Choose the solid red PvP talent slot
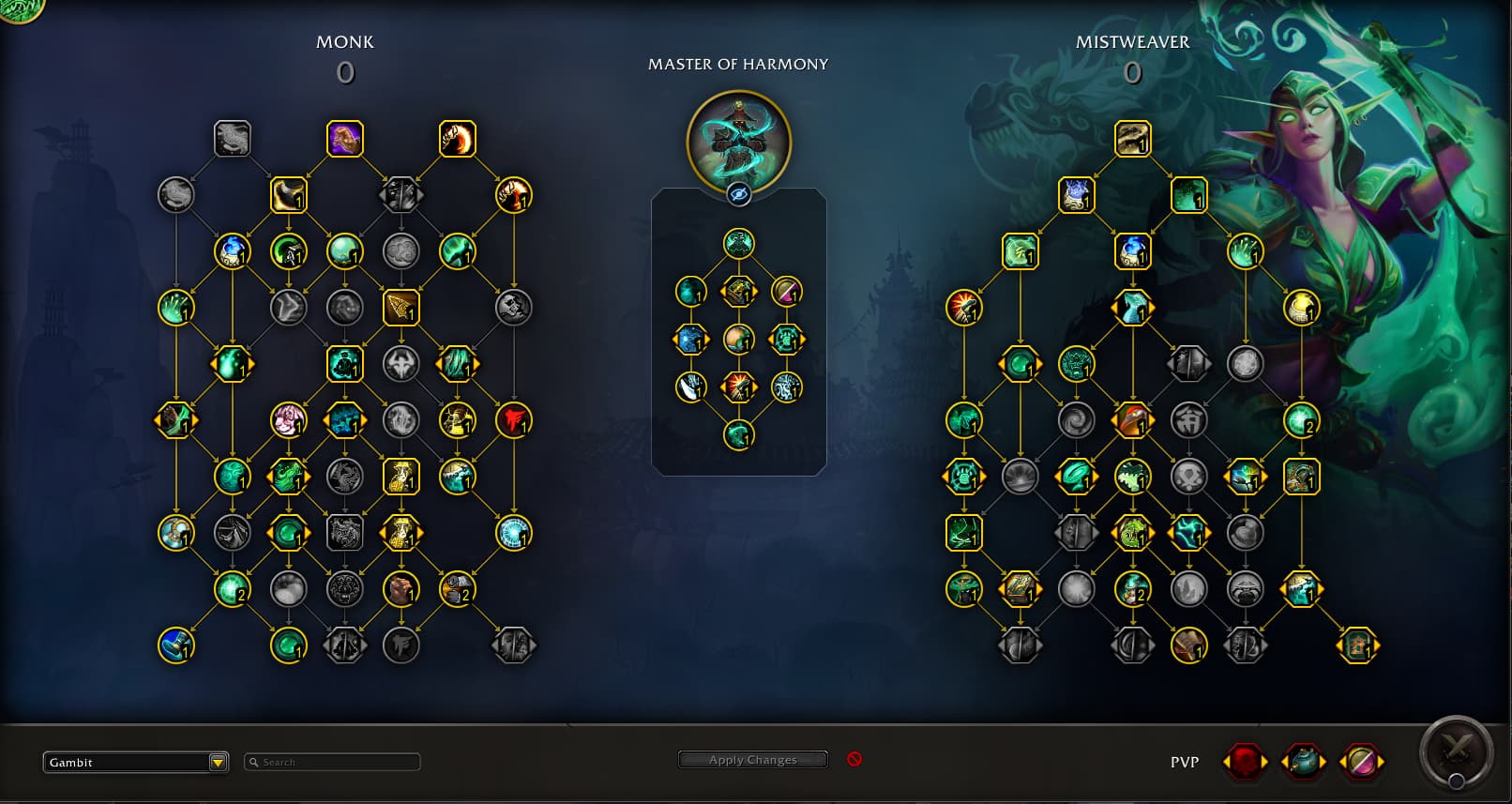 pos(1246,762)
